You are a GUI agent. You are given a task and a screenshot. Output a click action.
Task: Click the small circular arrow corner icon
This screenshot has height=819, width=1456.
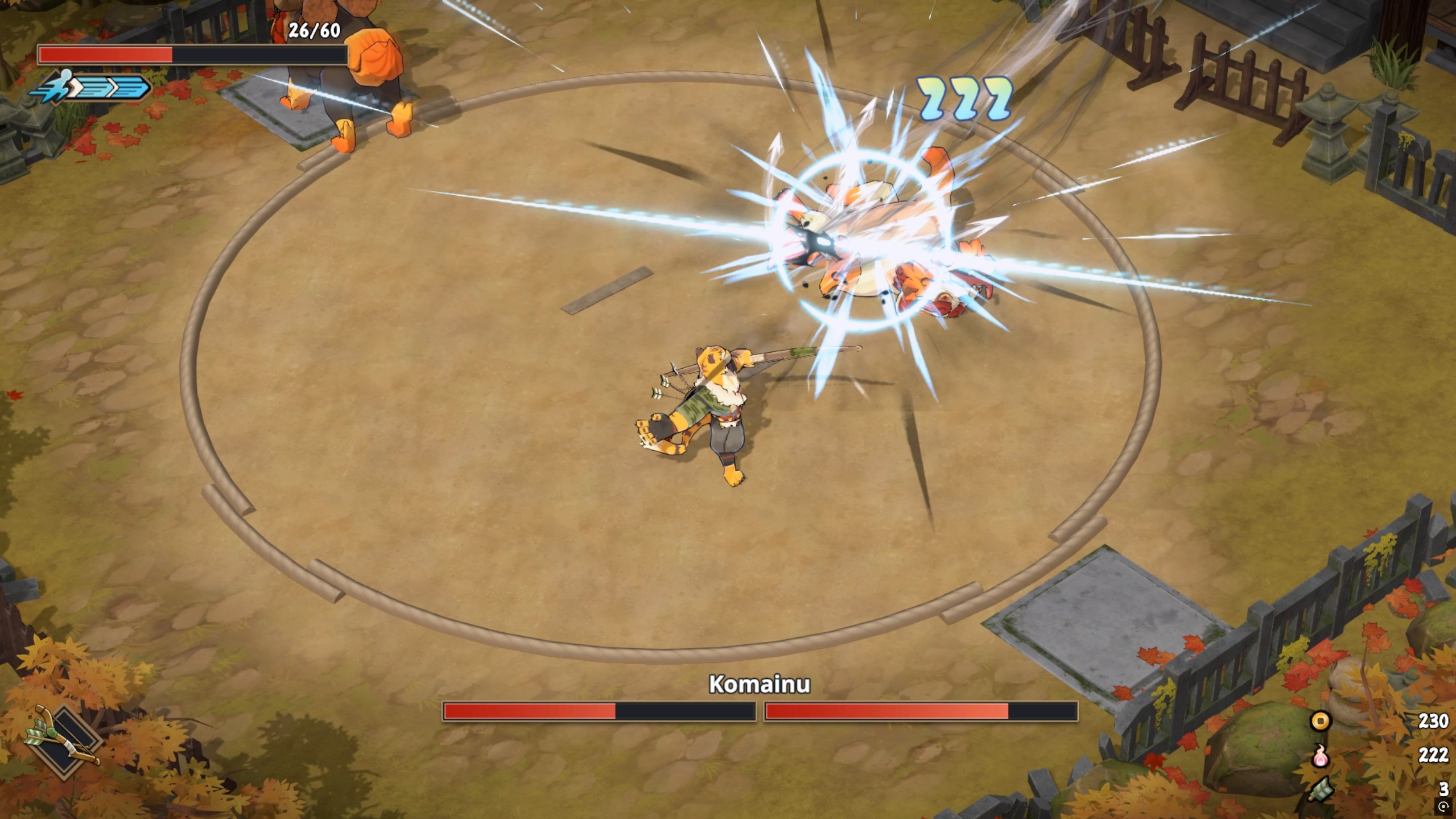click(1443, 806)
